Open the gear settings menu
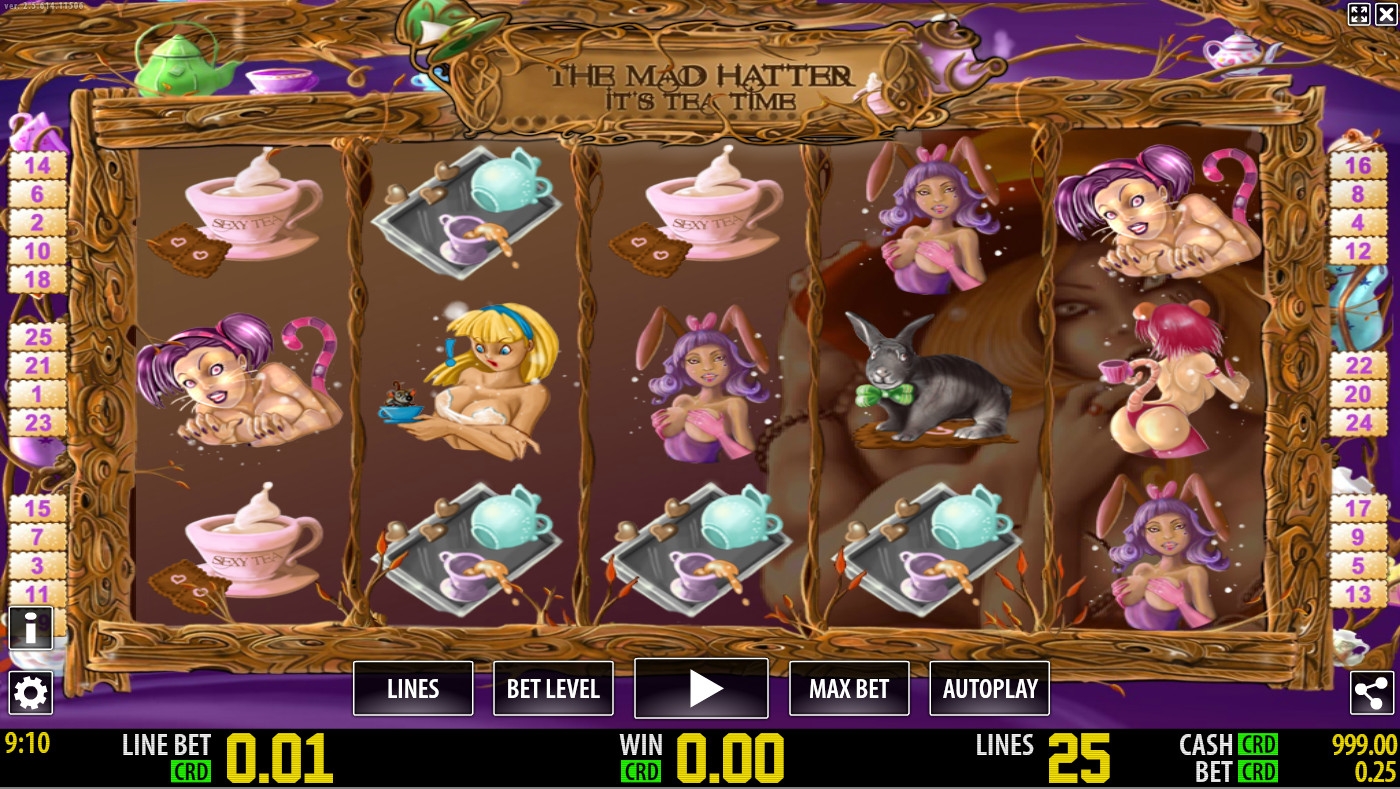This screenshot has height=789, width=1400. (31, 692)
